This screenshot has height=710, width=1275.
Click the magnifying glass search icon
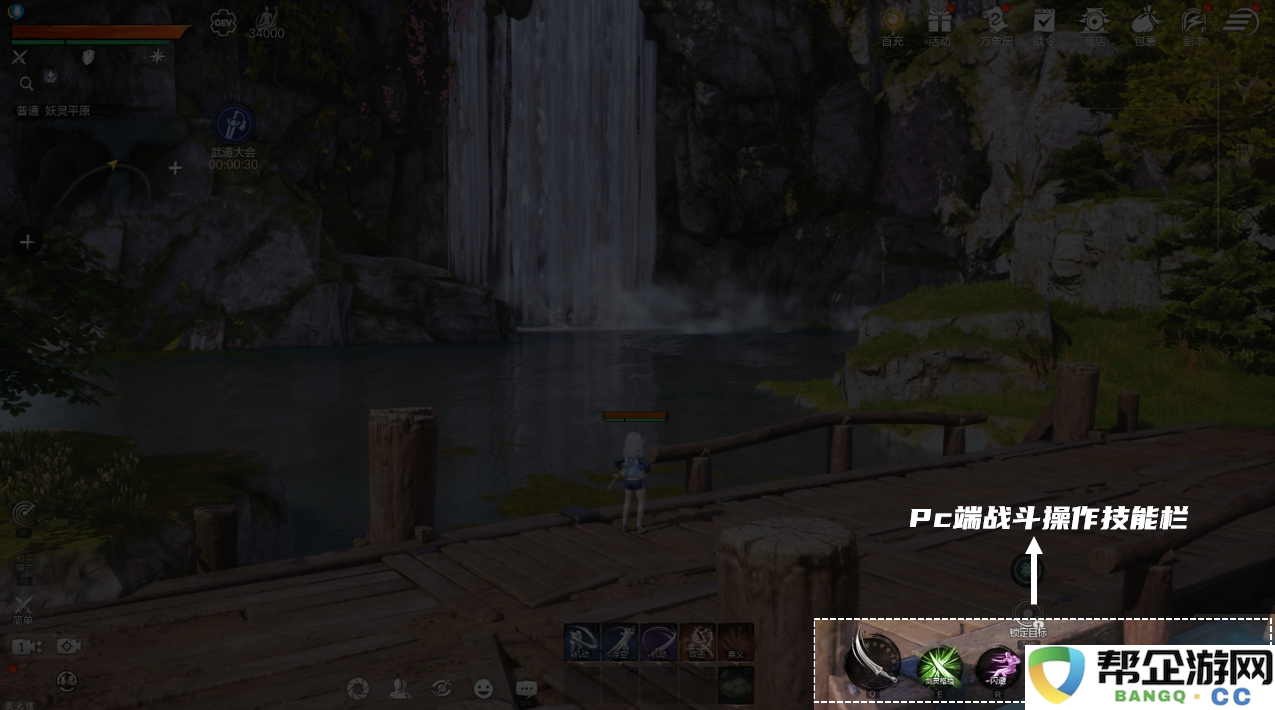26,83
